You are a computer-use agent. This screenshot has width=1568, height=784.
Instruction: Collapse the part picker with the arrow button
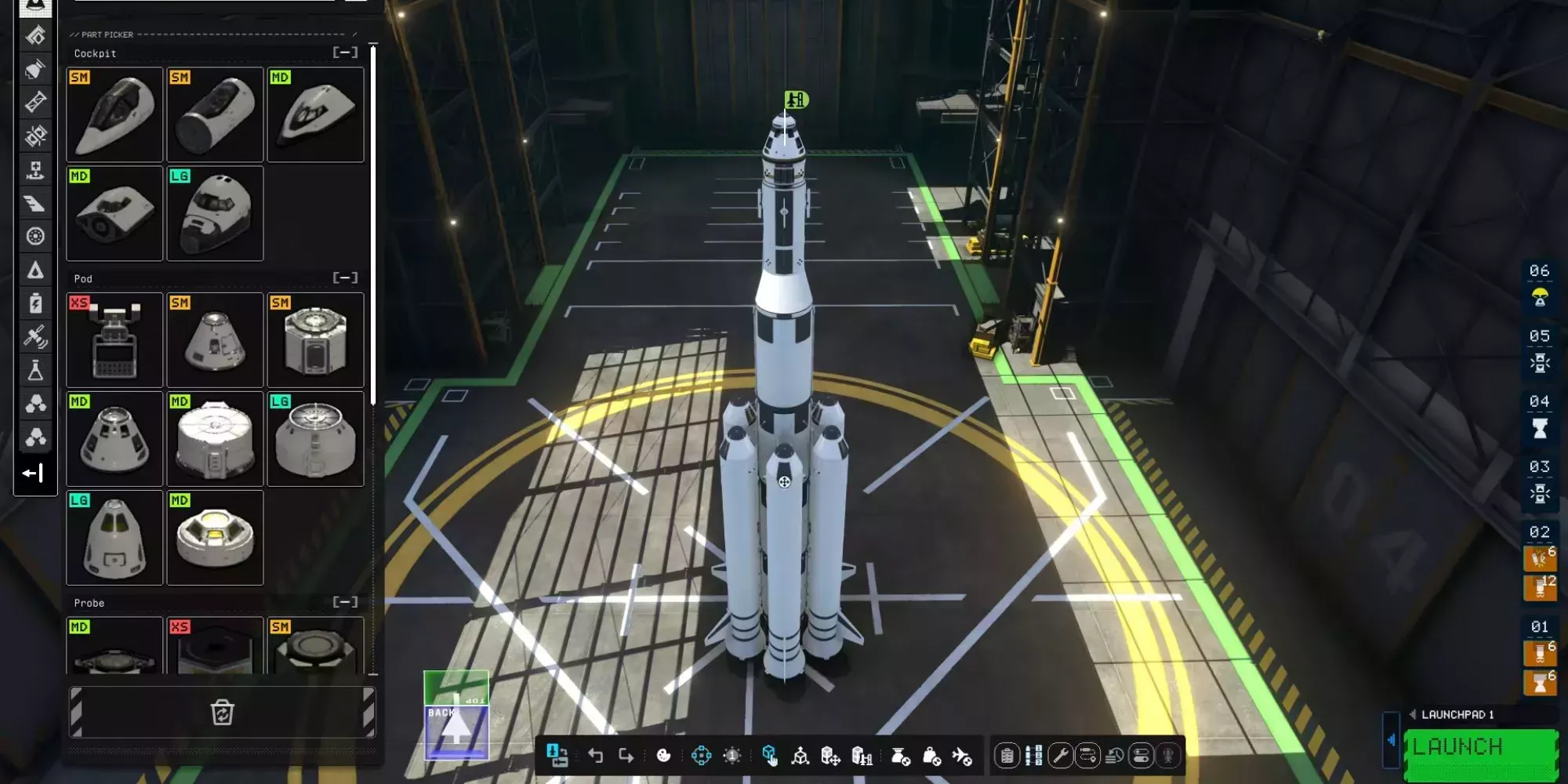33,473
